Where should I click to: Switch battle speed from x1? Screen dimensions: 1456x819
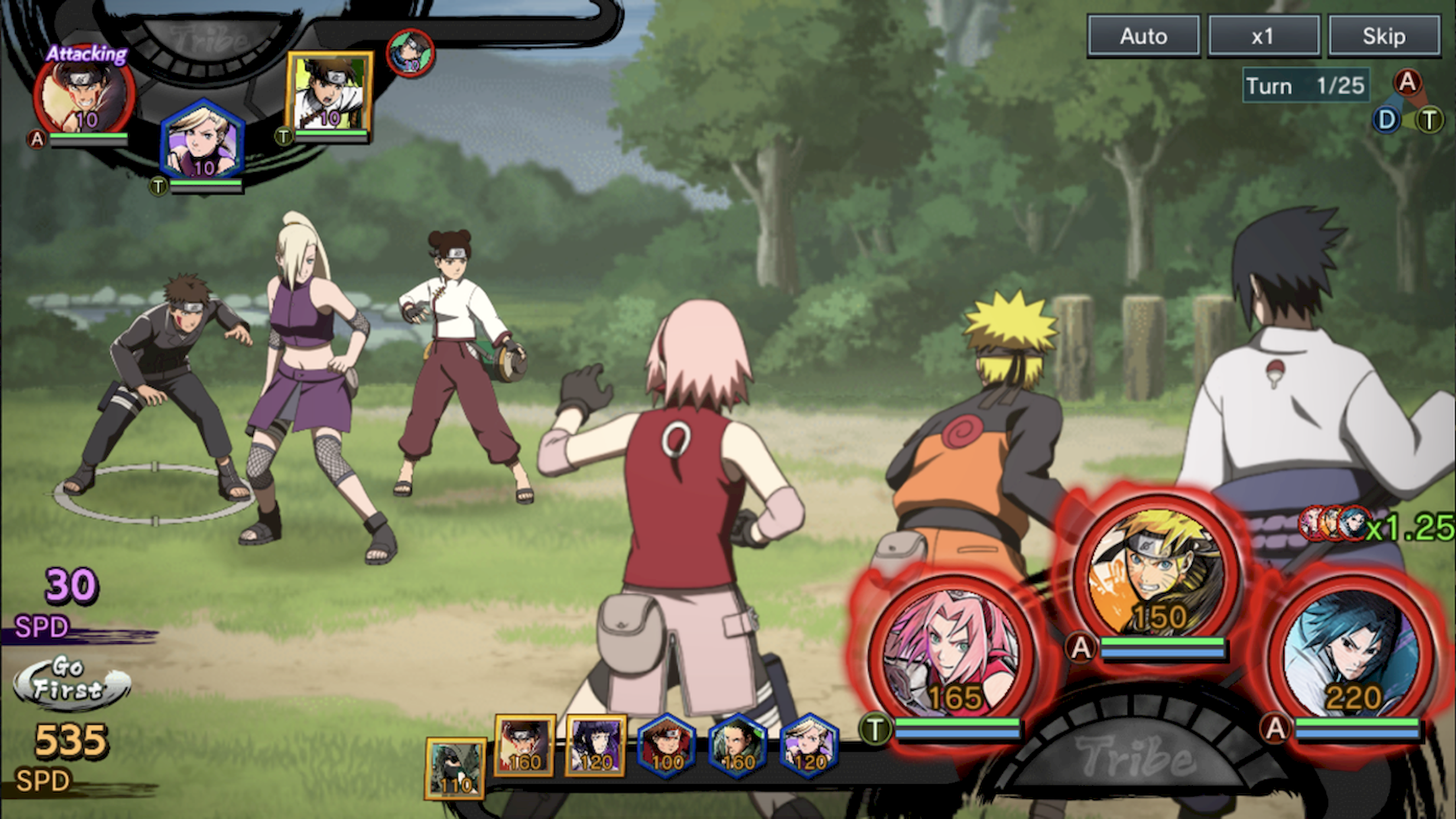1264,36
